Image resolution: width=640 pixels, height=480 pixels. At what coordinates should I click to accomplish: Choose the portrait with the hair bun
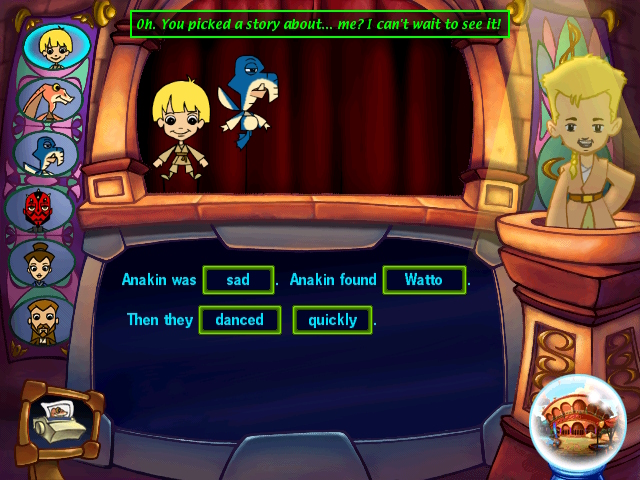(x=42, y=263)
